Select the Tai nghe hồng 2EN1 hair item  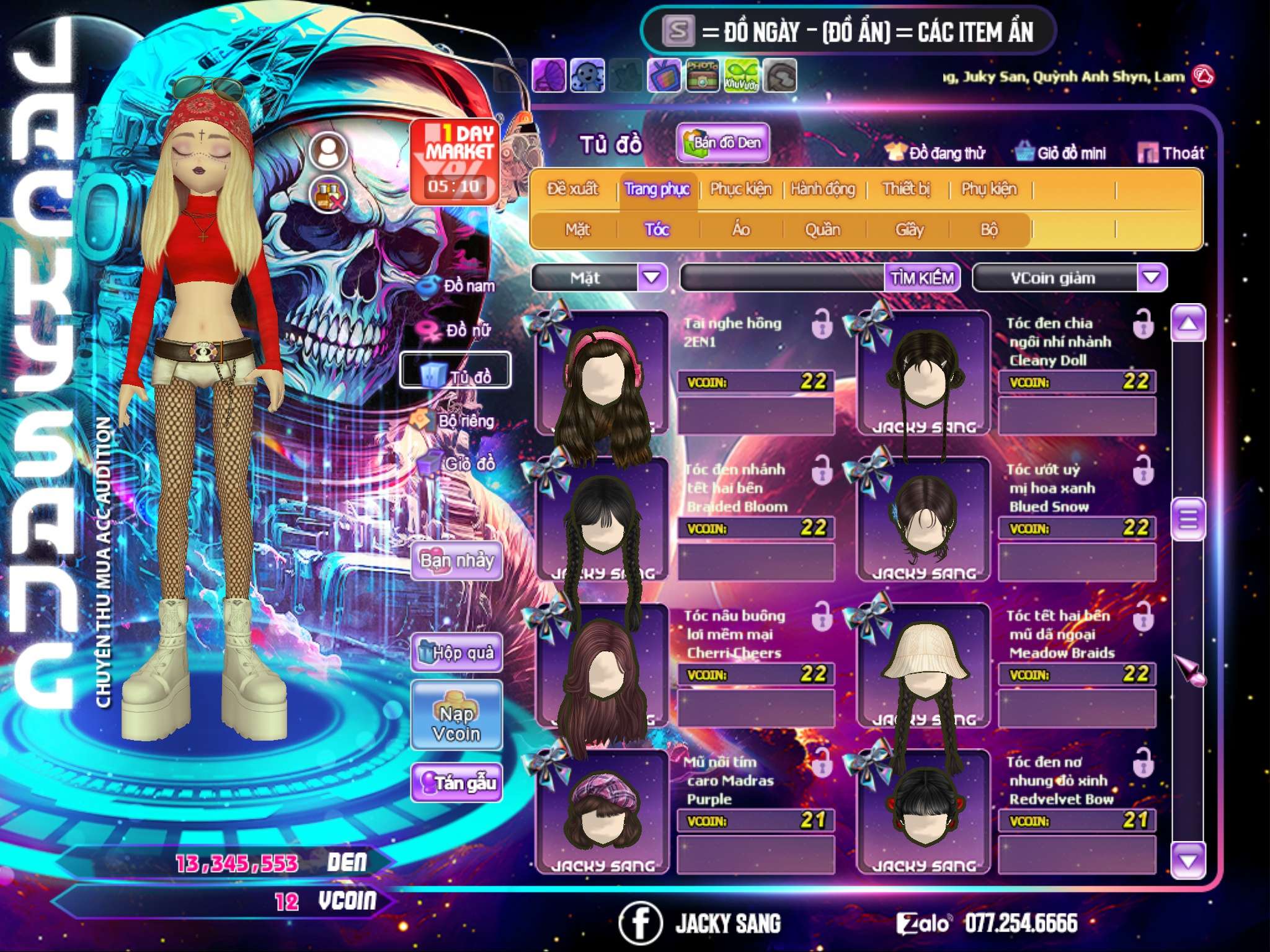[x=602, y=378]
